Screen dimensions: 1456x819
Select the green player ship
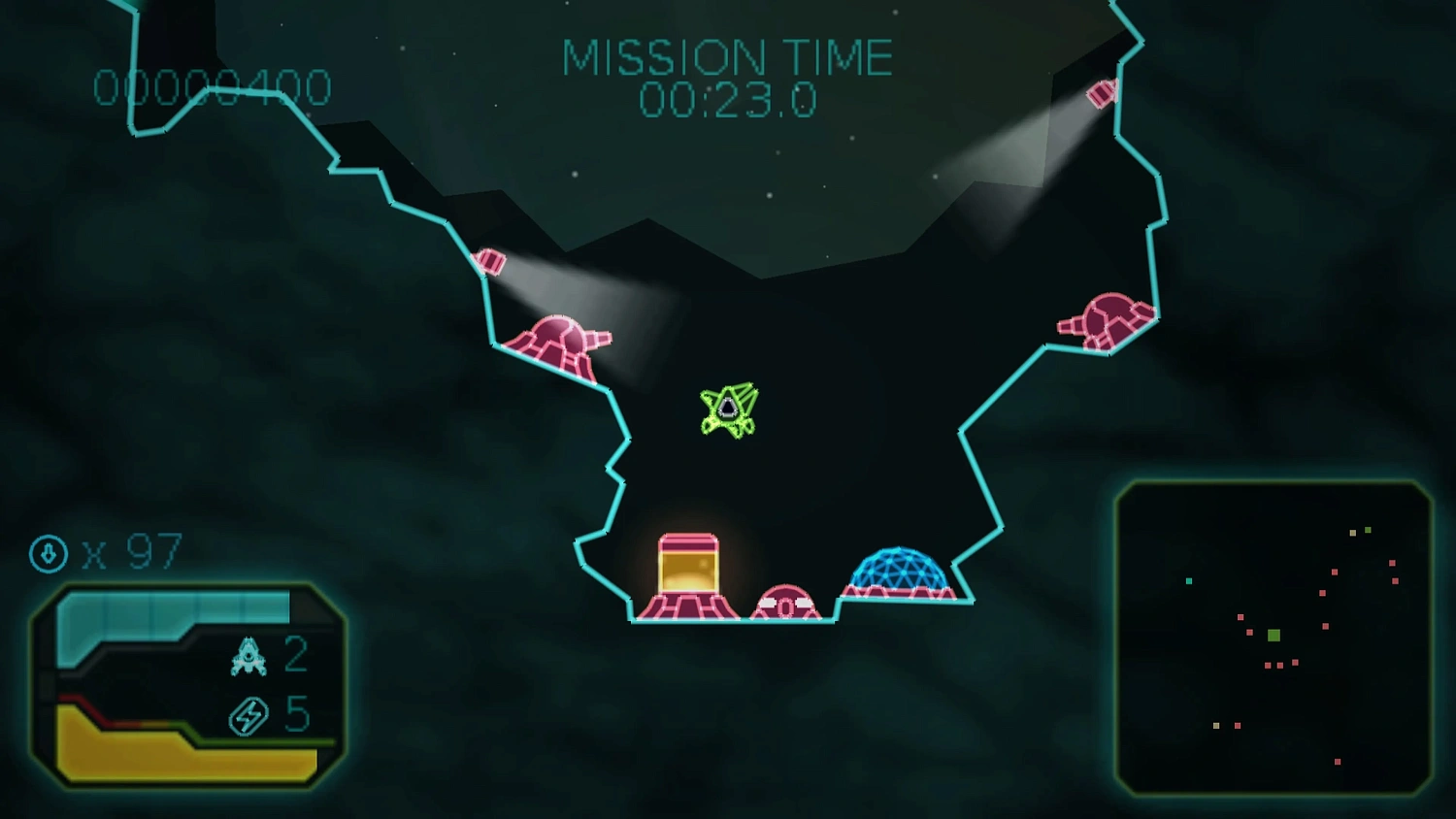730,410
